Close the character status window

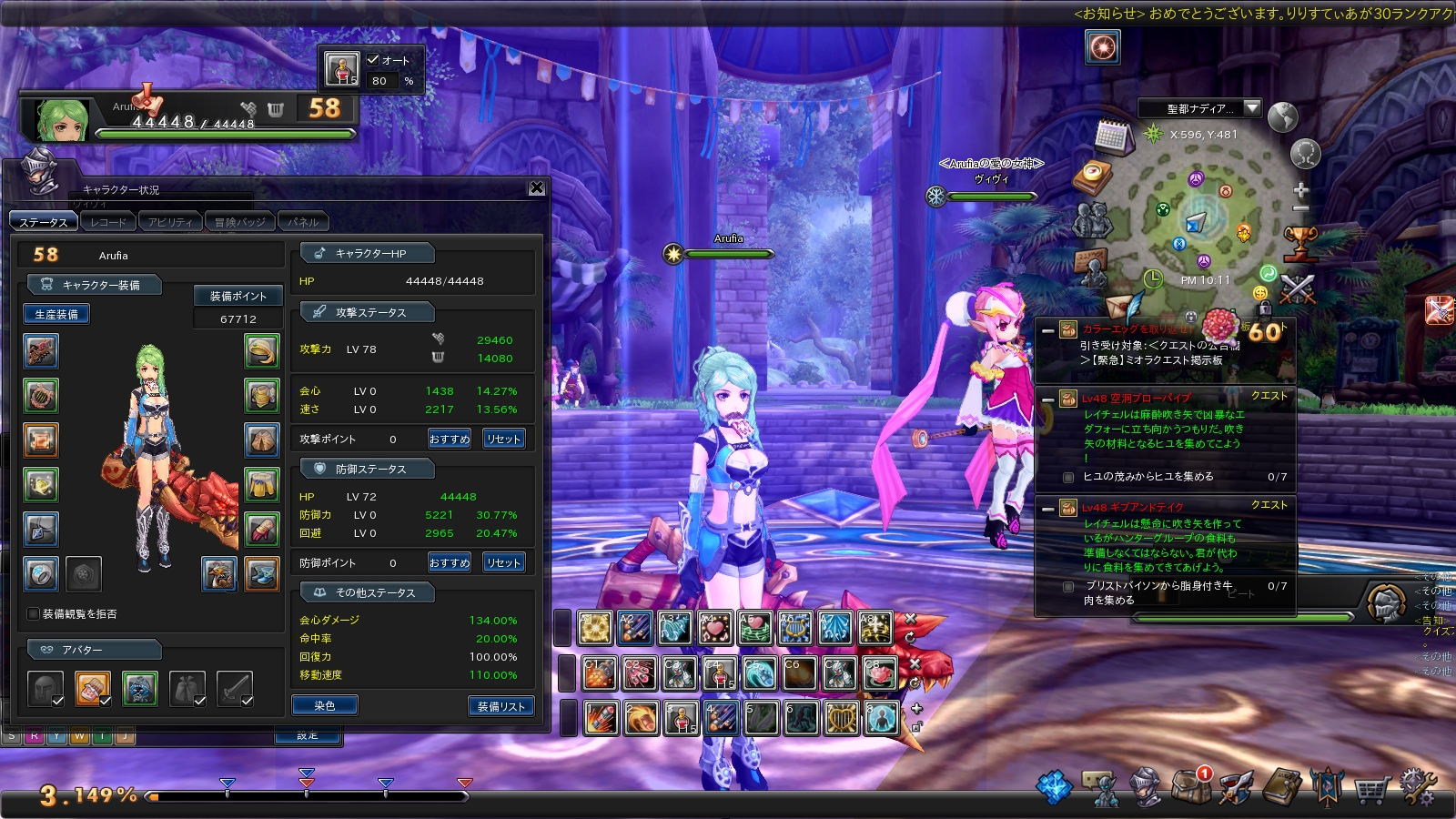[537, 187]
